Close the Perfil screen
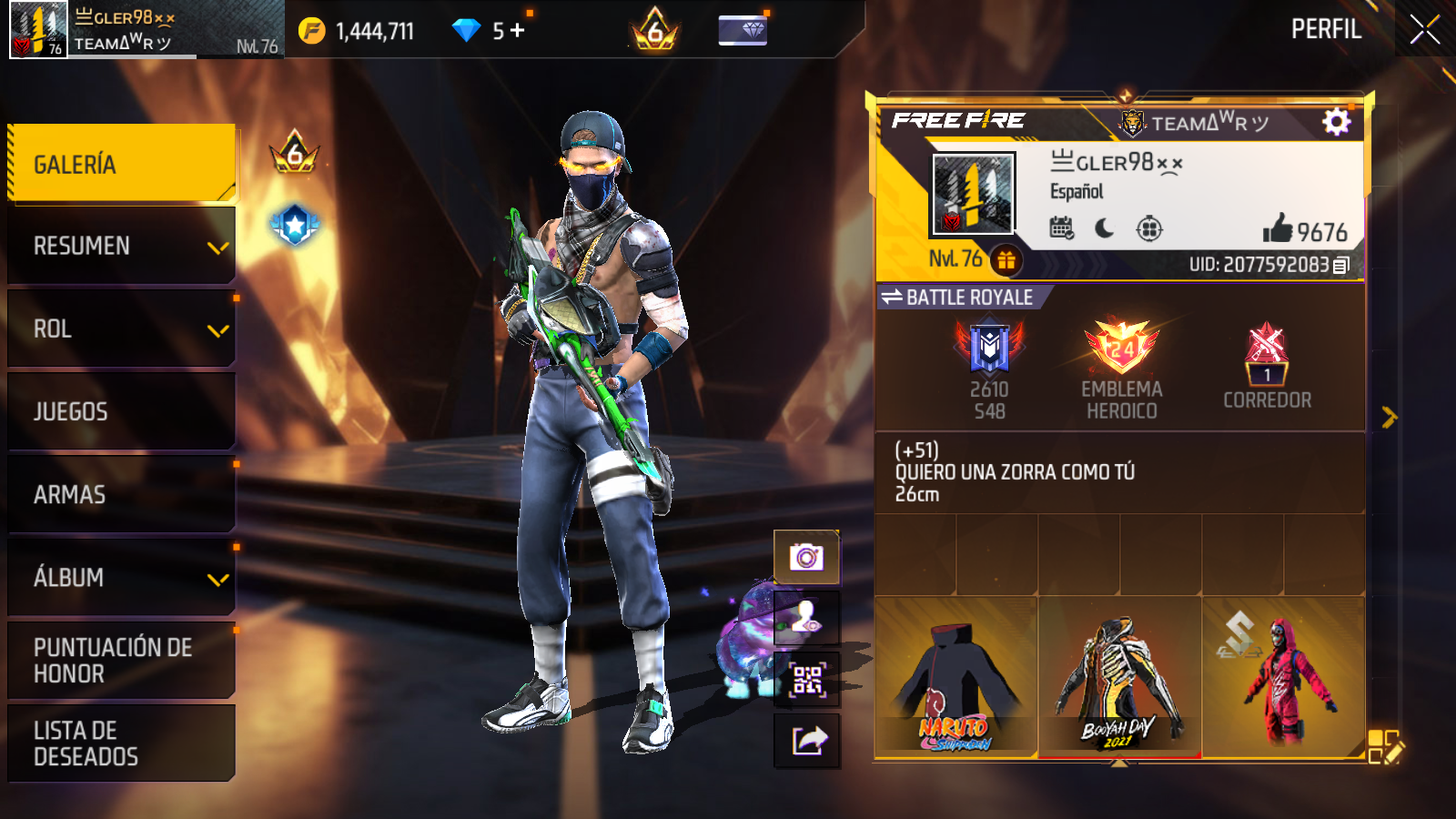1456x819 pixels. (x=1424, y=29)
